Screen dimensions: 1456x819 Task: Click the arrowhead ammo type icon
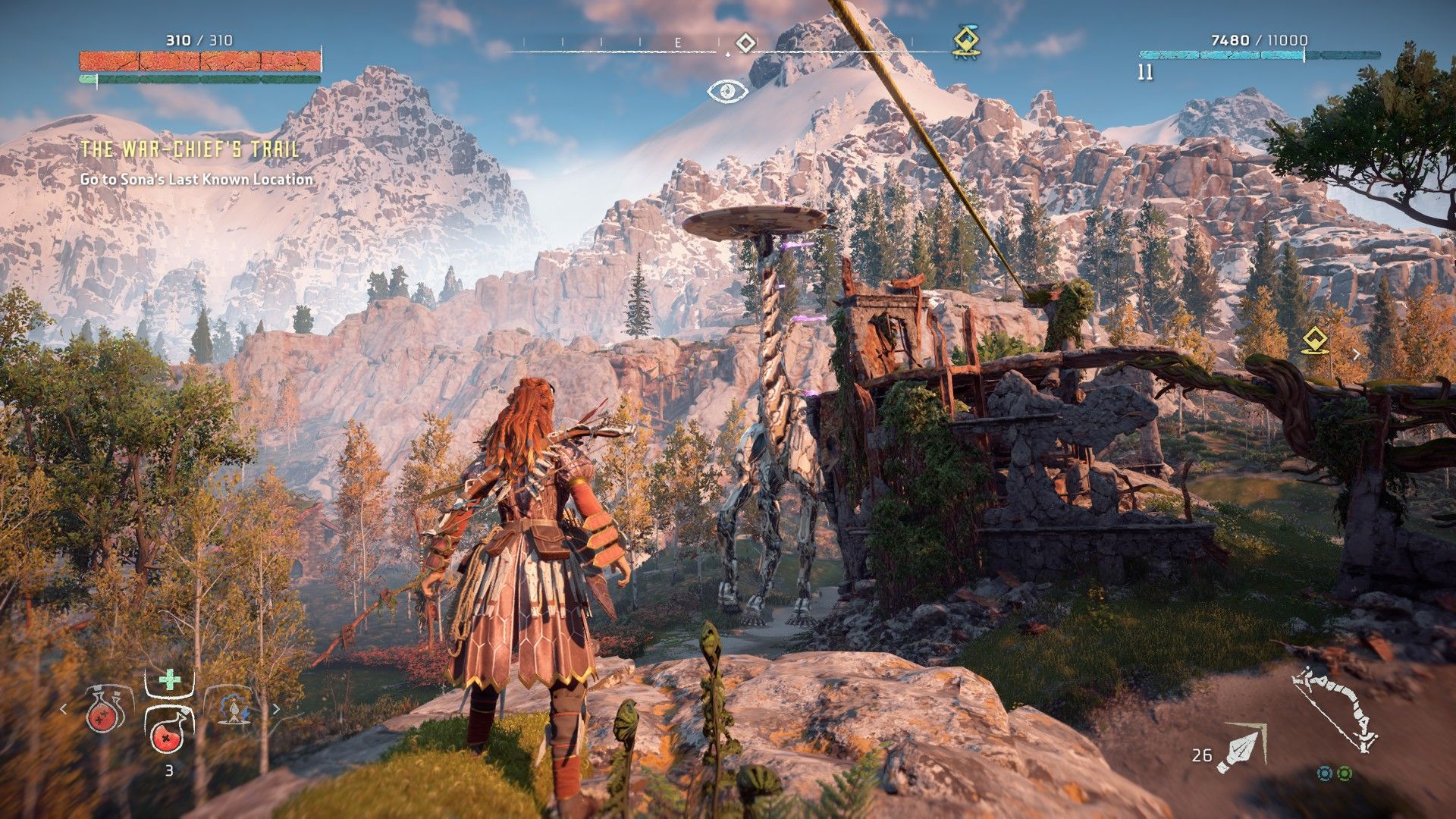pos(1241,749)
